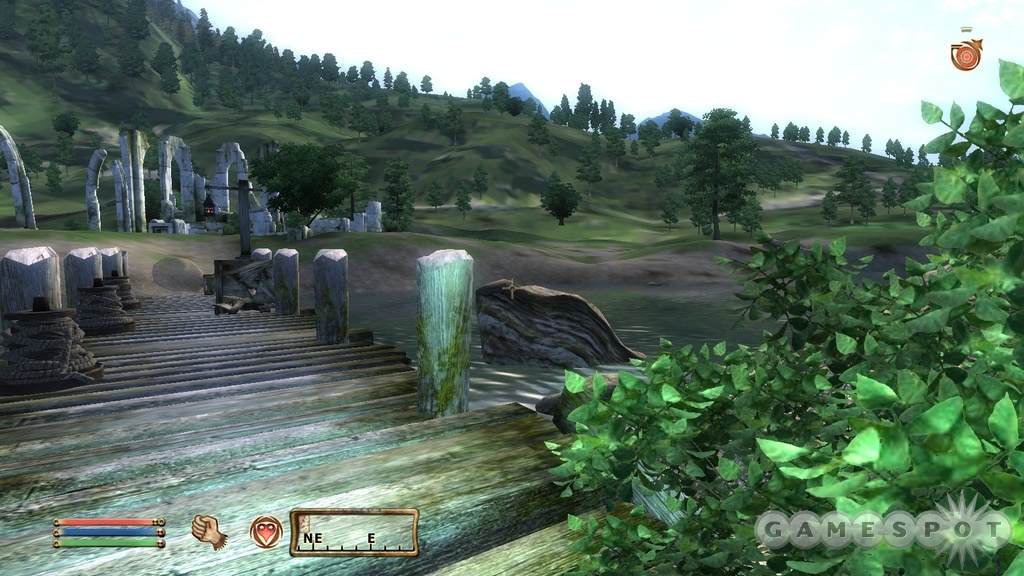1024x576 pixels.
Task: Click the red target active-effect icon
Action: click(966, 54)
